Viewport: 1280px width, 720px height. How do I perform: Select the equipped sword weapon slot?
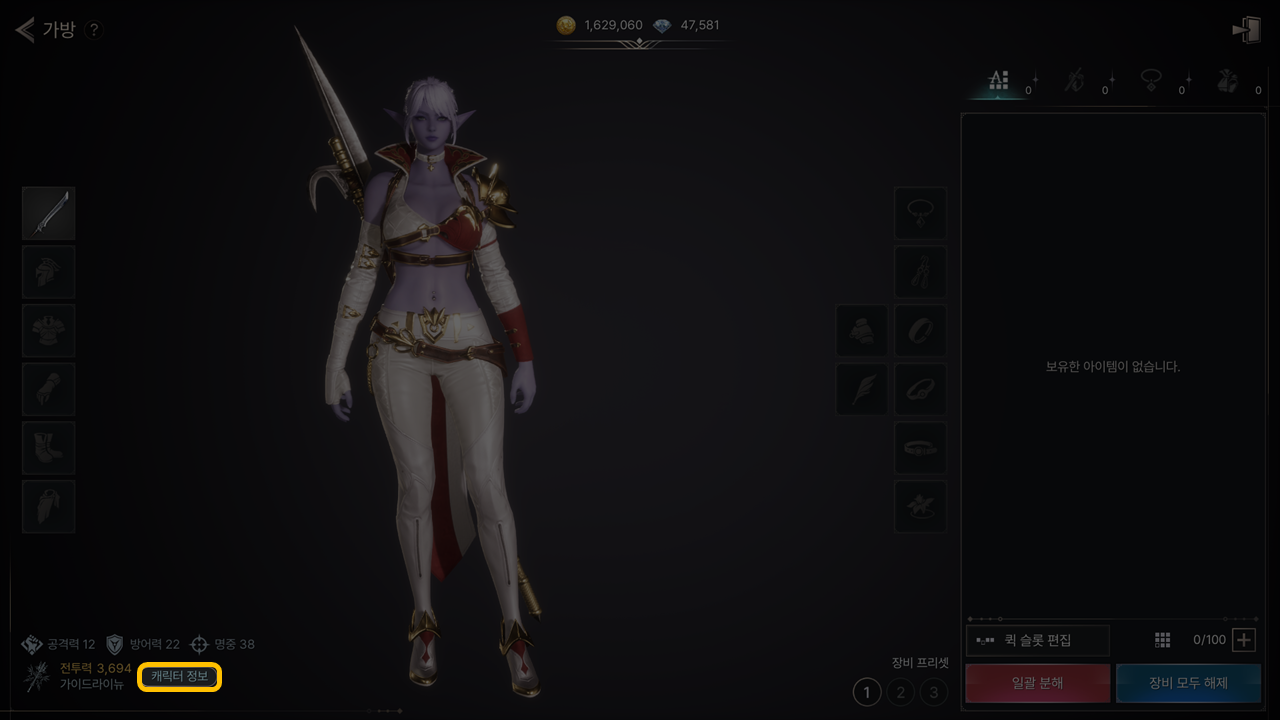click(49, 213)
